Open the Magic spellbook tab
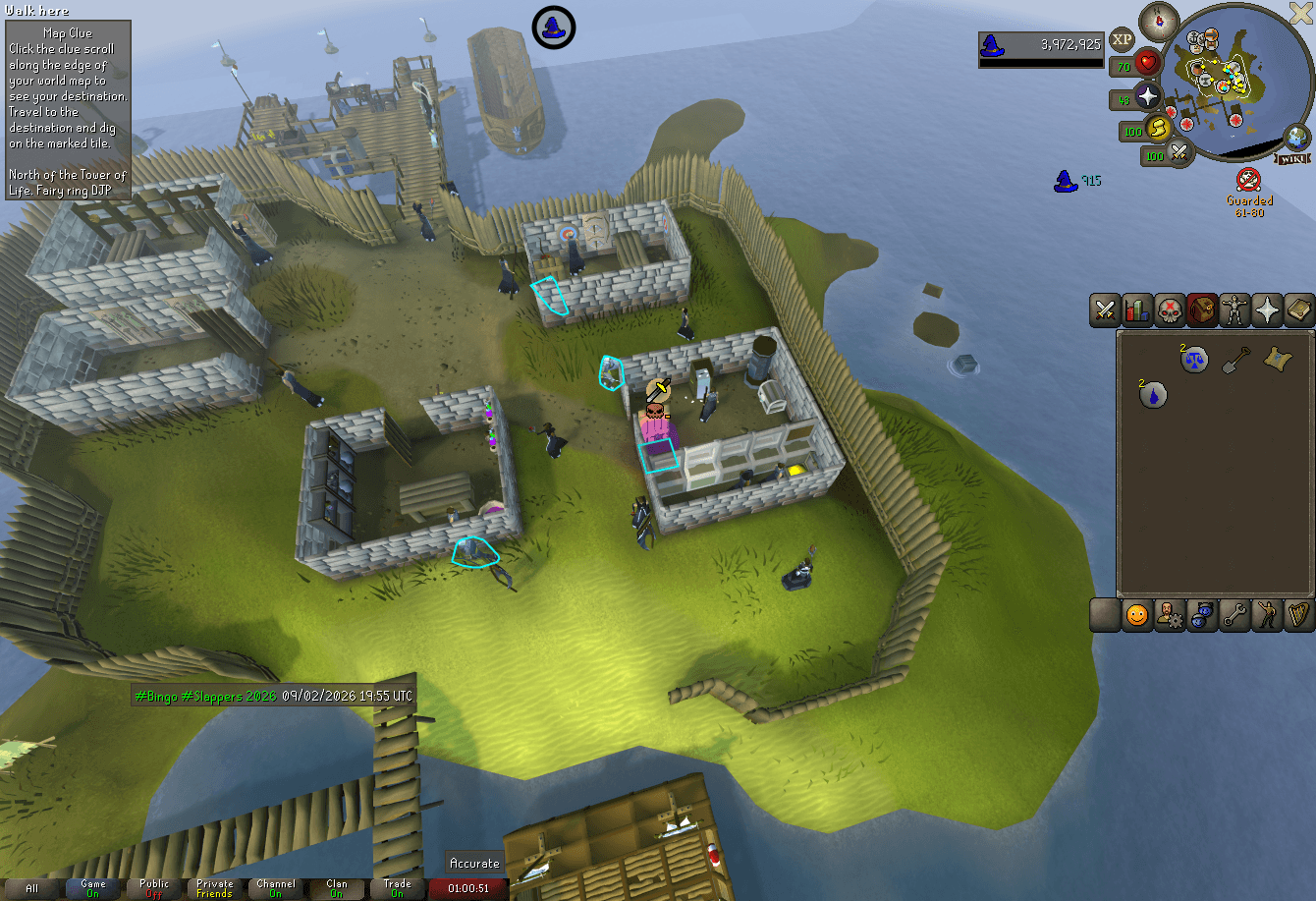The height and width of the screenshot is (901, 1316). pyautogui.click(x=1300, y=310)
